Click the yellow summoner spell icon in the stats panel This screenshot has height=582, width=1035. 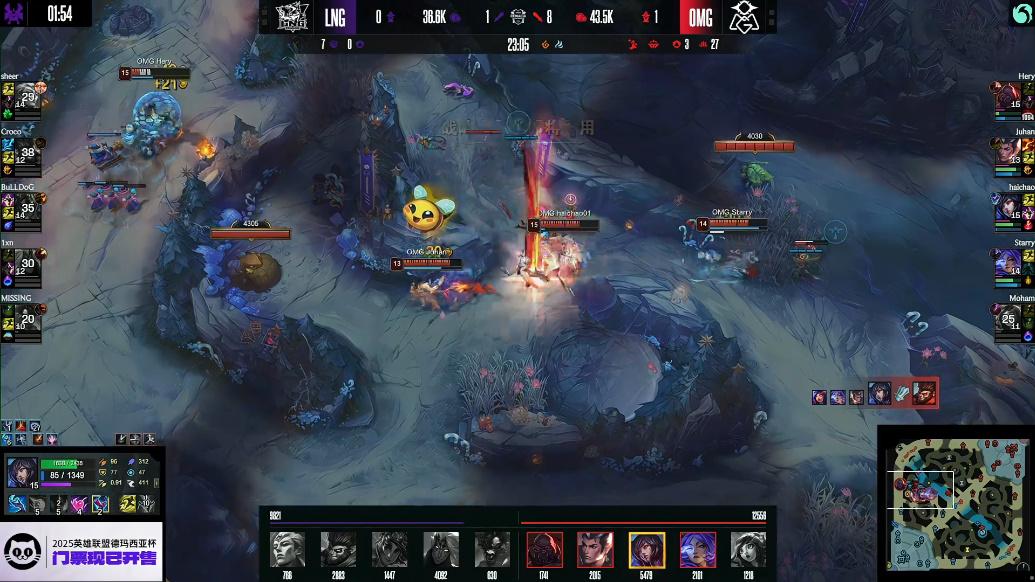pyautogui.click(x=129, y=503)
